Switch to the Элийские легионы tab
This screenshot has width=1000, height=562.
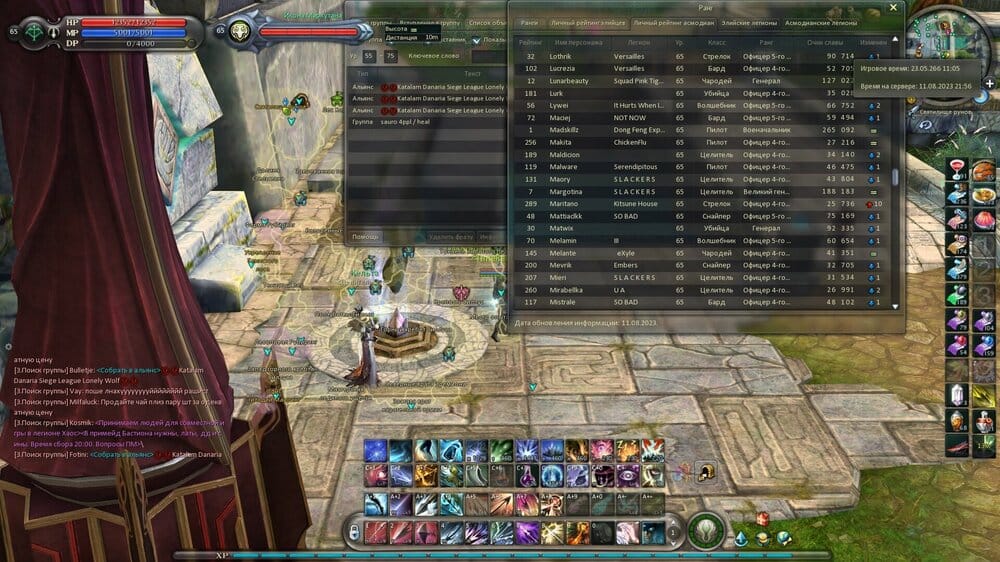(x=748, y=22)
